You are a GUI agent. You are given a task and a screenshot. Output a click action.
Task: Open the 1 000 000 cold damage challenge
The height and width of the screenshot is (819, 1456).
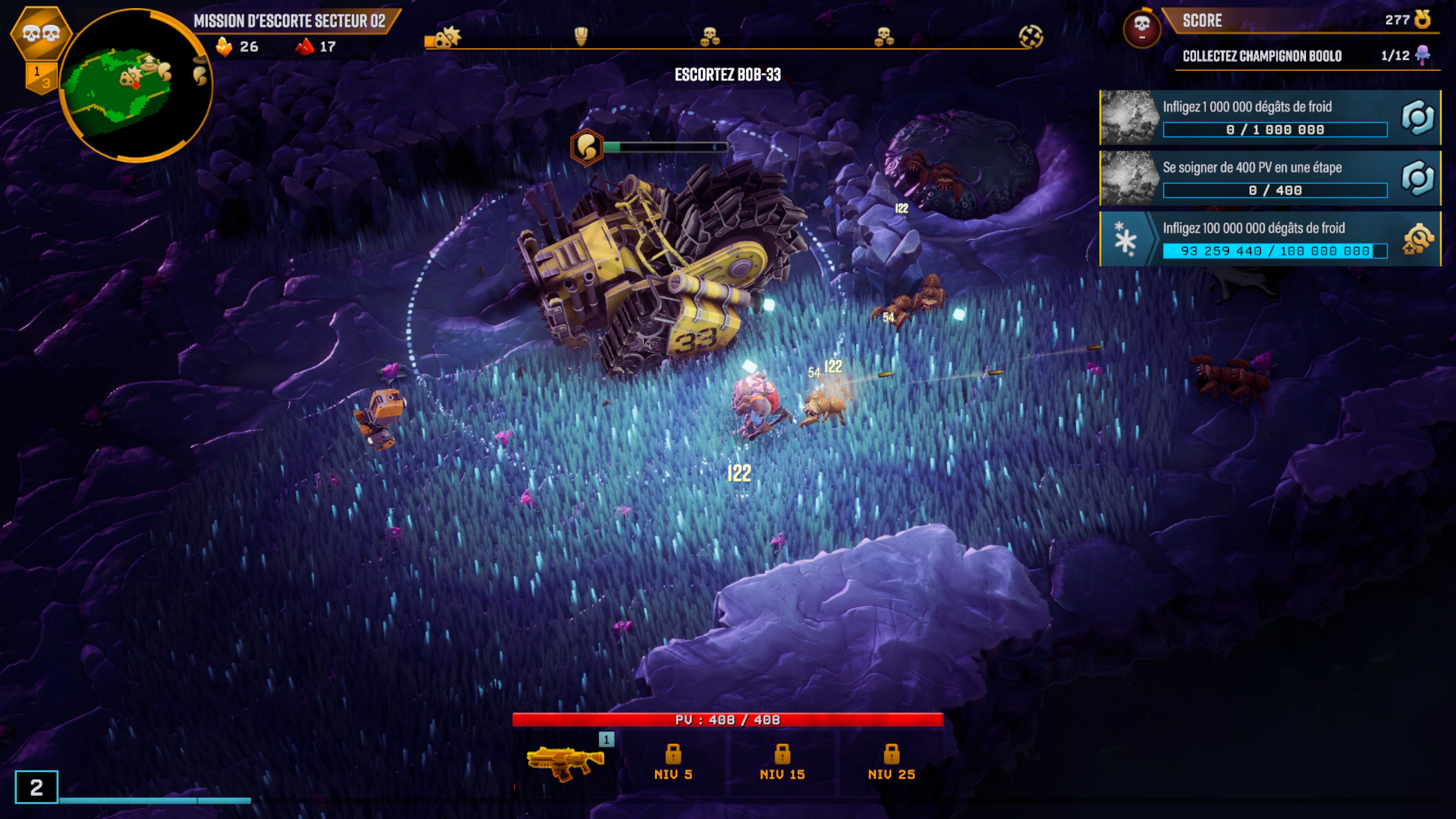pos(1269,118)
